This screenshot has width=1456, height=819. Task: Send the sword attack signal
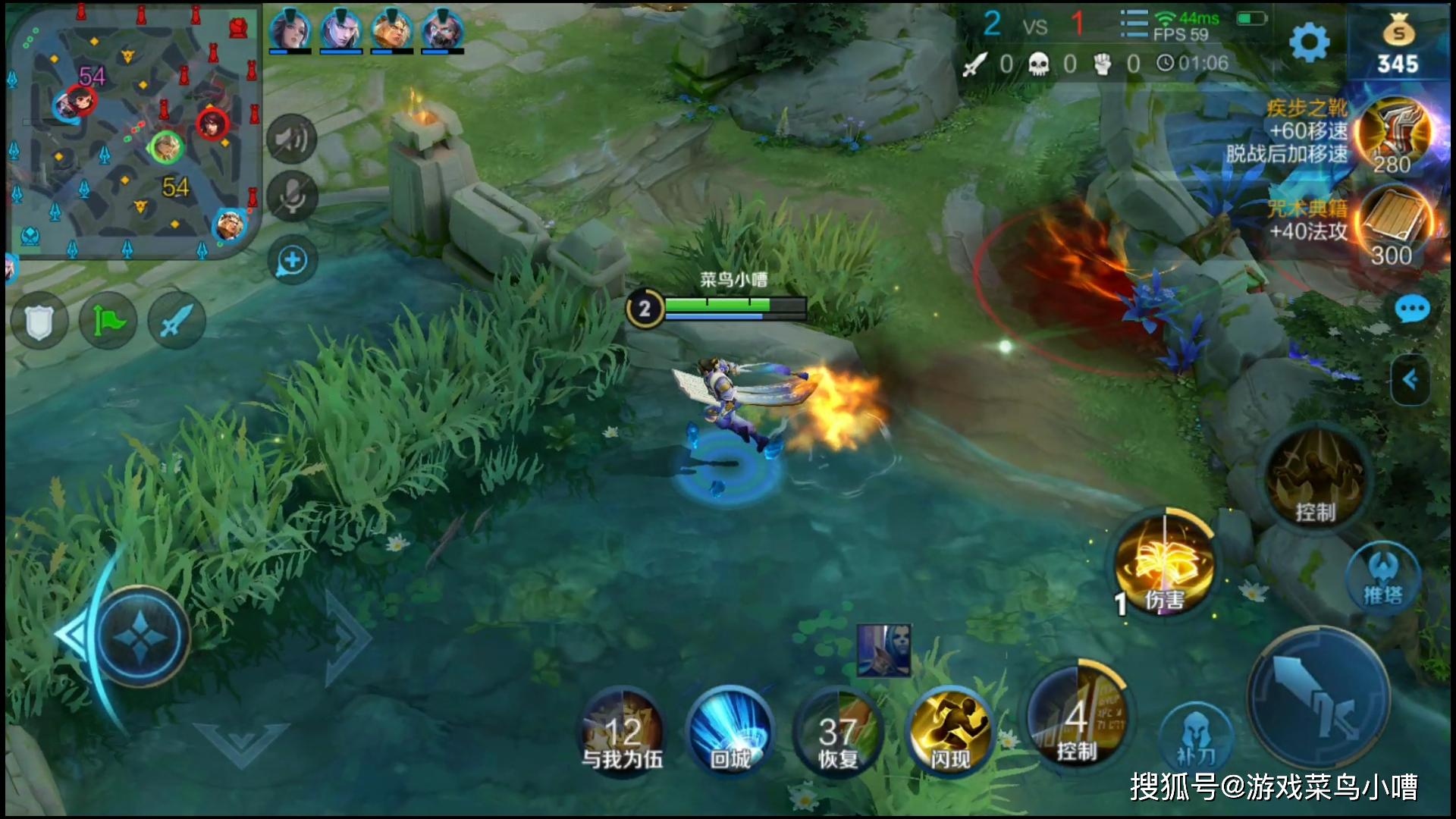(177, 322)
